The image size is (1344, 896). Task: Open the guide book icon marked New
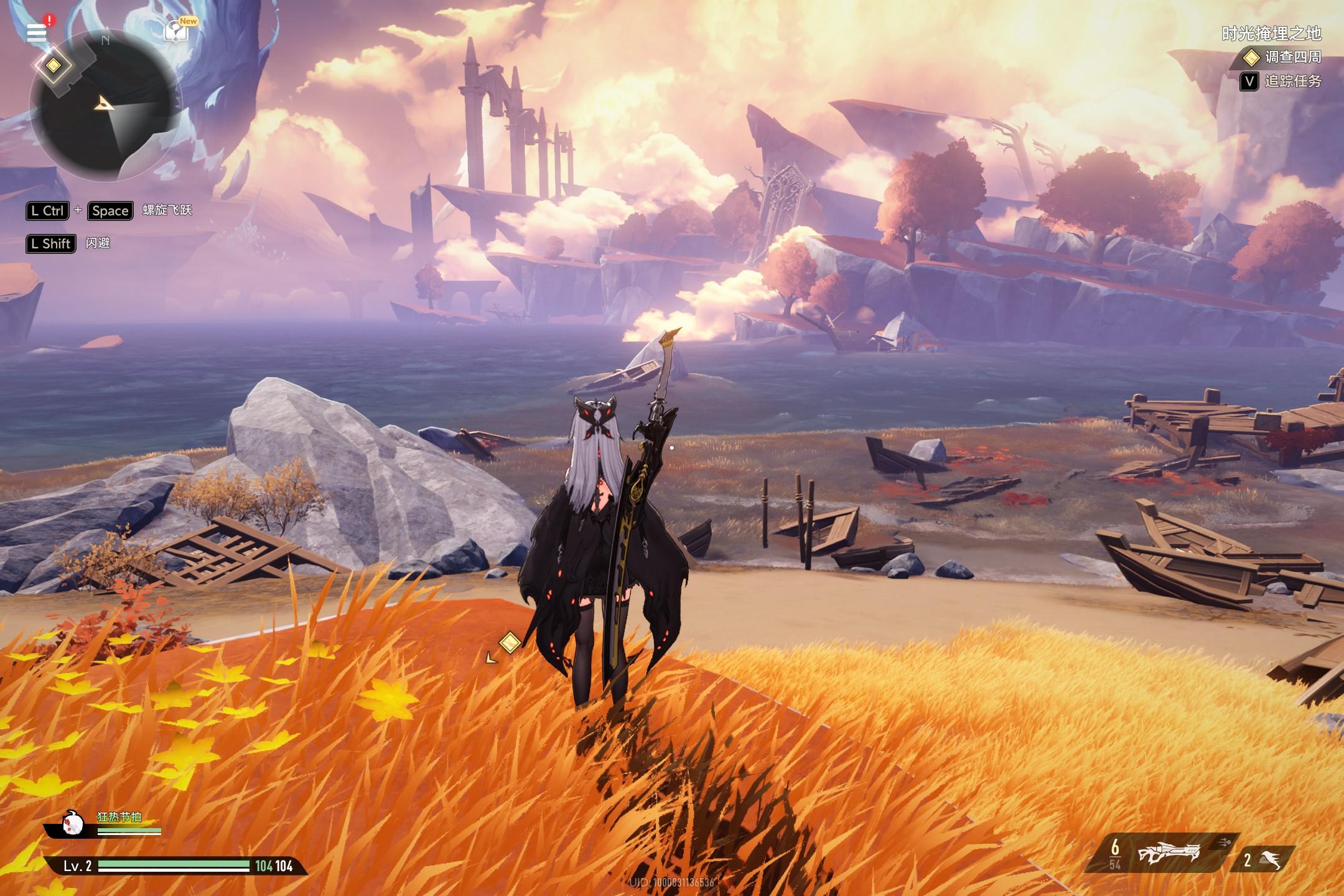coord(177,31)
